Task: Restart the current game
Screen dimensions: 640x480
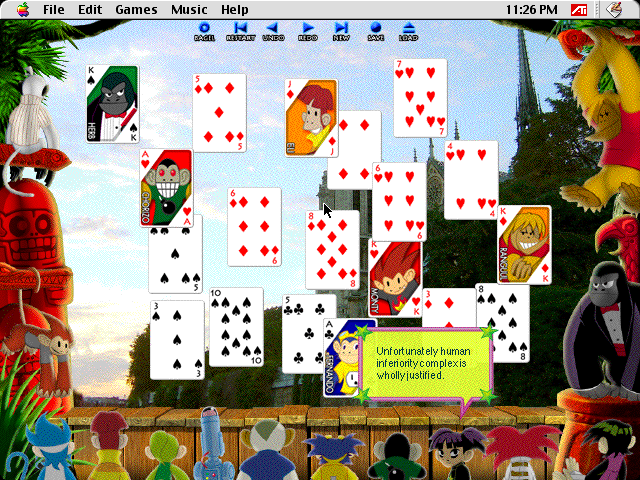Action: pyautogui.click(x=240, y=31)
